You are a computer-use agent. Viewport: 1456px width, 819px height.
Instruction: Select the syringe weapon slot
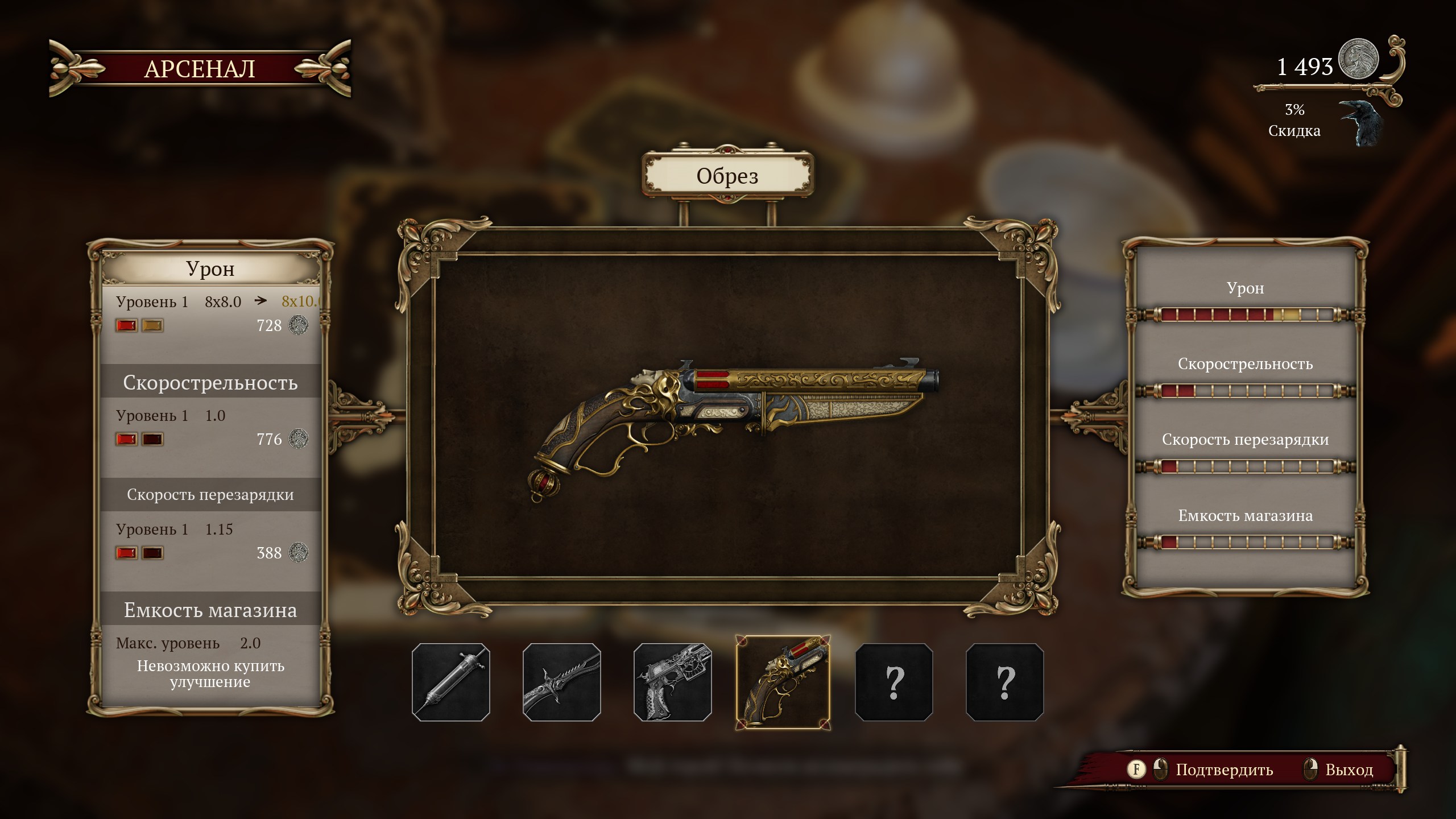tap(451, 682)
